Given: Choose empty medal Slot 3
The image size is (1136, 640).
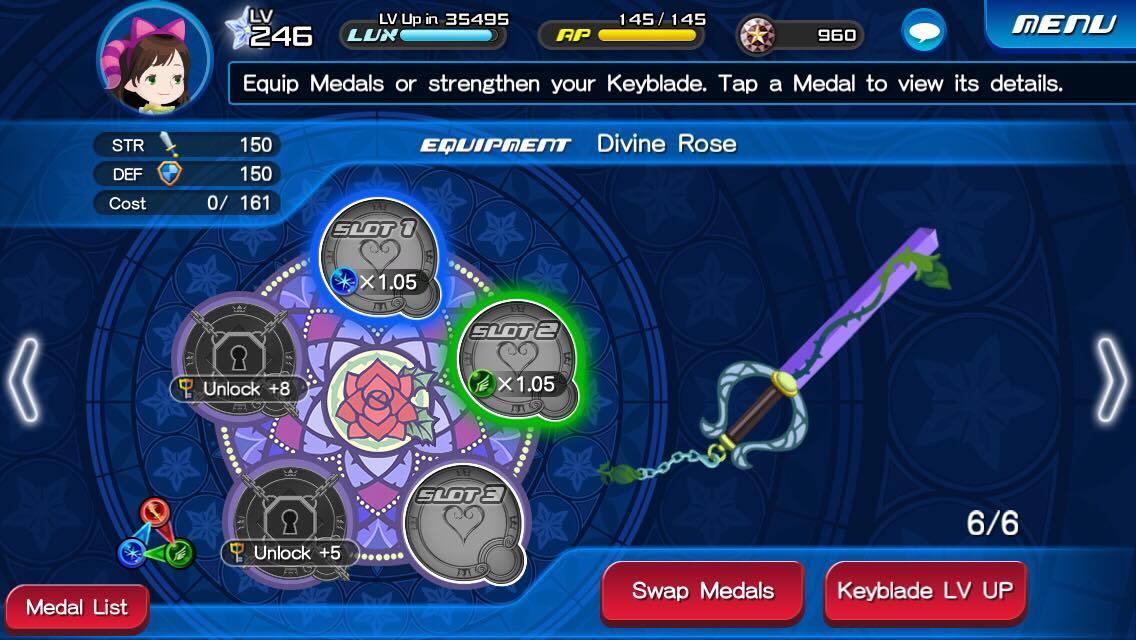Looking at the screenshot, I should pos(465,521).
